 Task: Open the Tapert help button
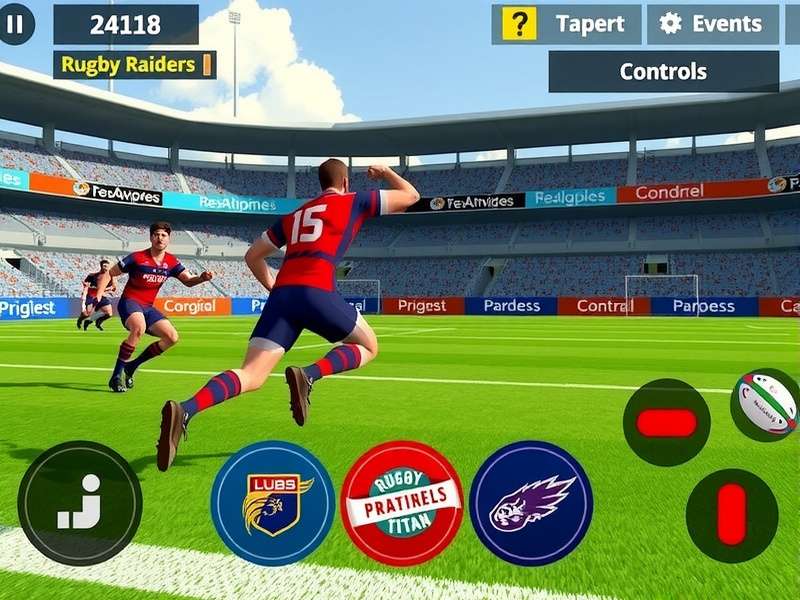566,24
